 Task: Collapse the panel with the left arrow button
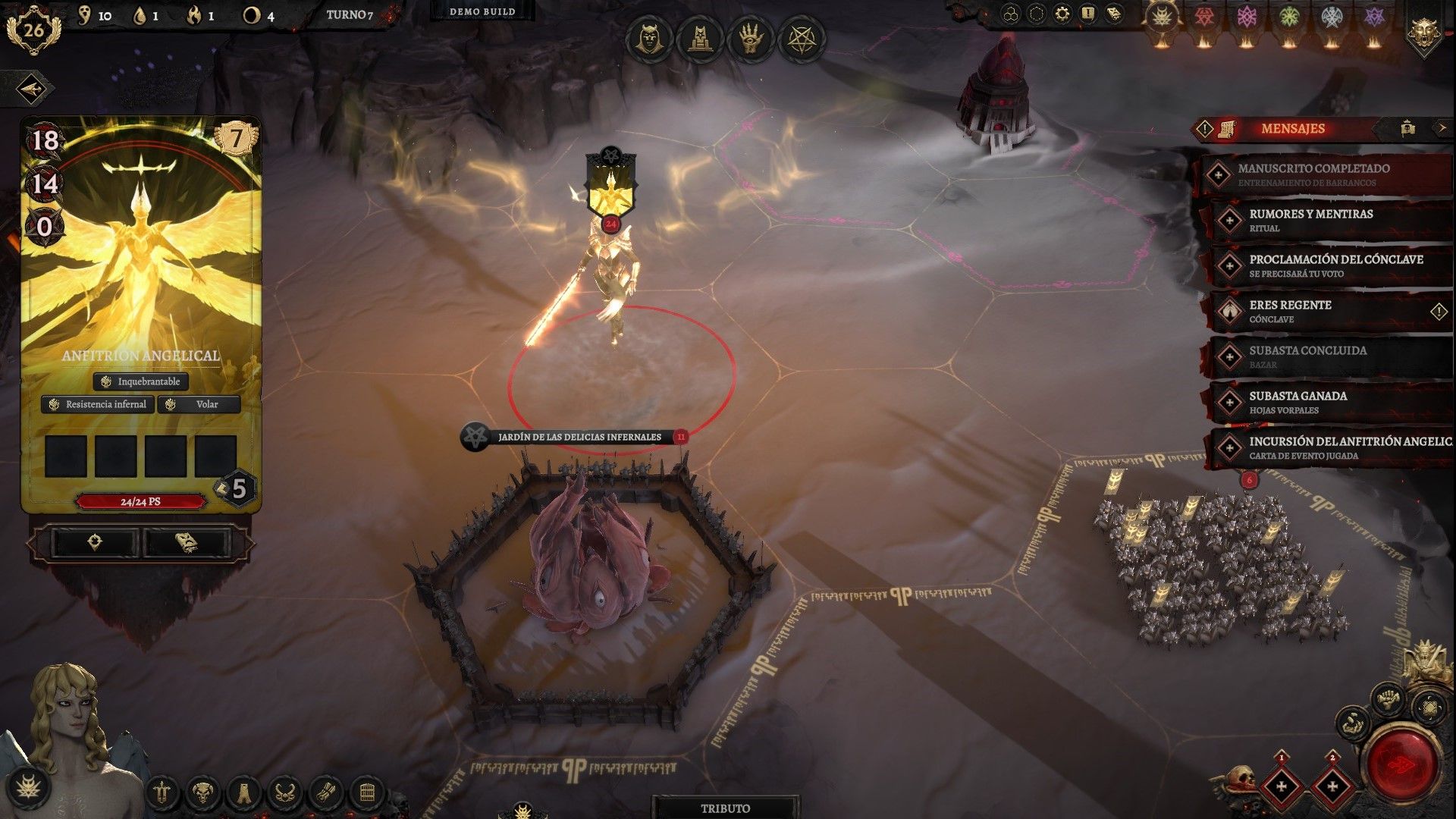coord(31,89)
